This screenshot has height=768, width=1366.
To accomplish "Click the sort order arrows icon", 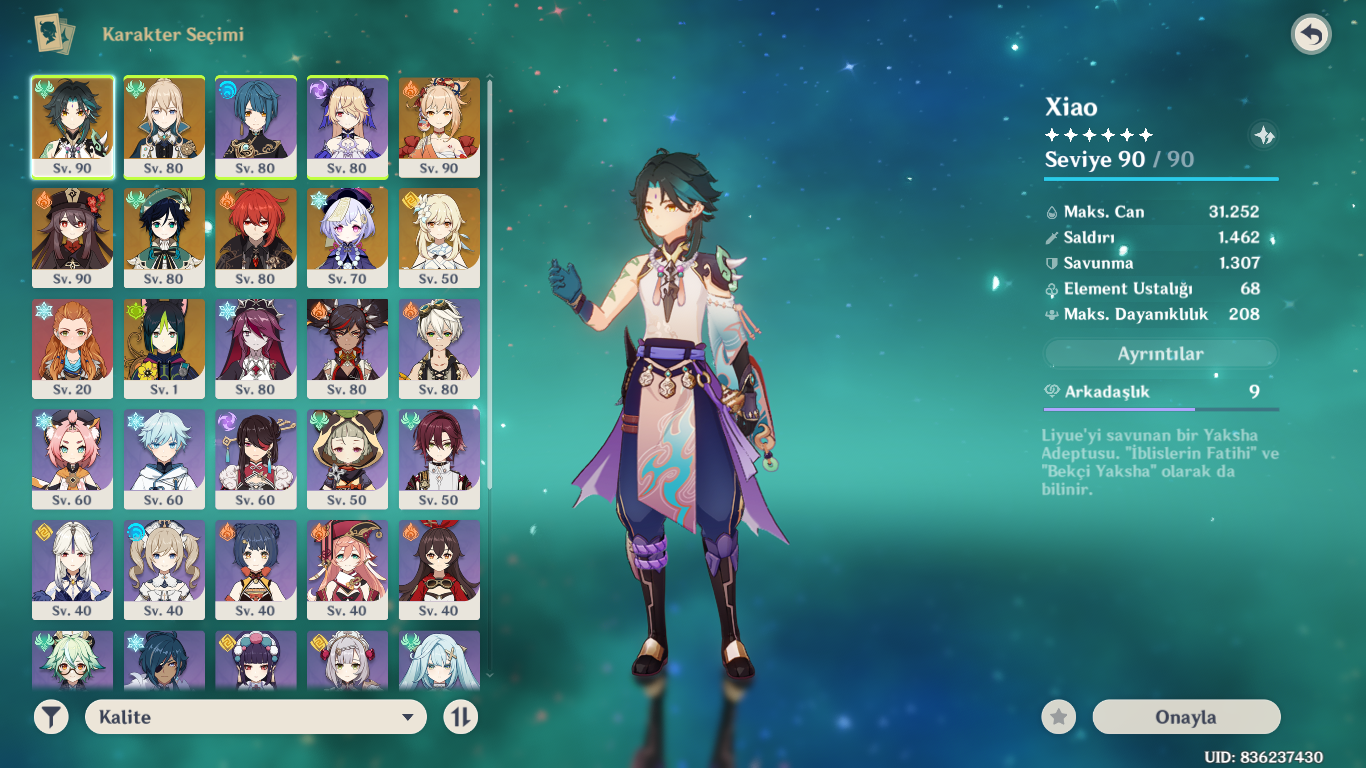I will click(462, 717).
